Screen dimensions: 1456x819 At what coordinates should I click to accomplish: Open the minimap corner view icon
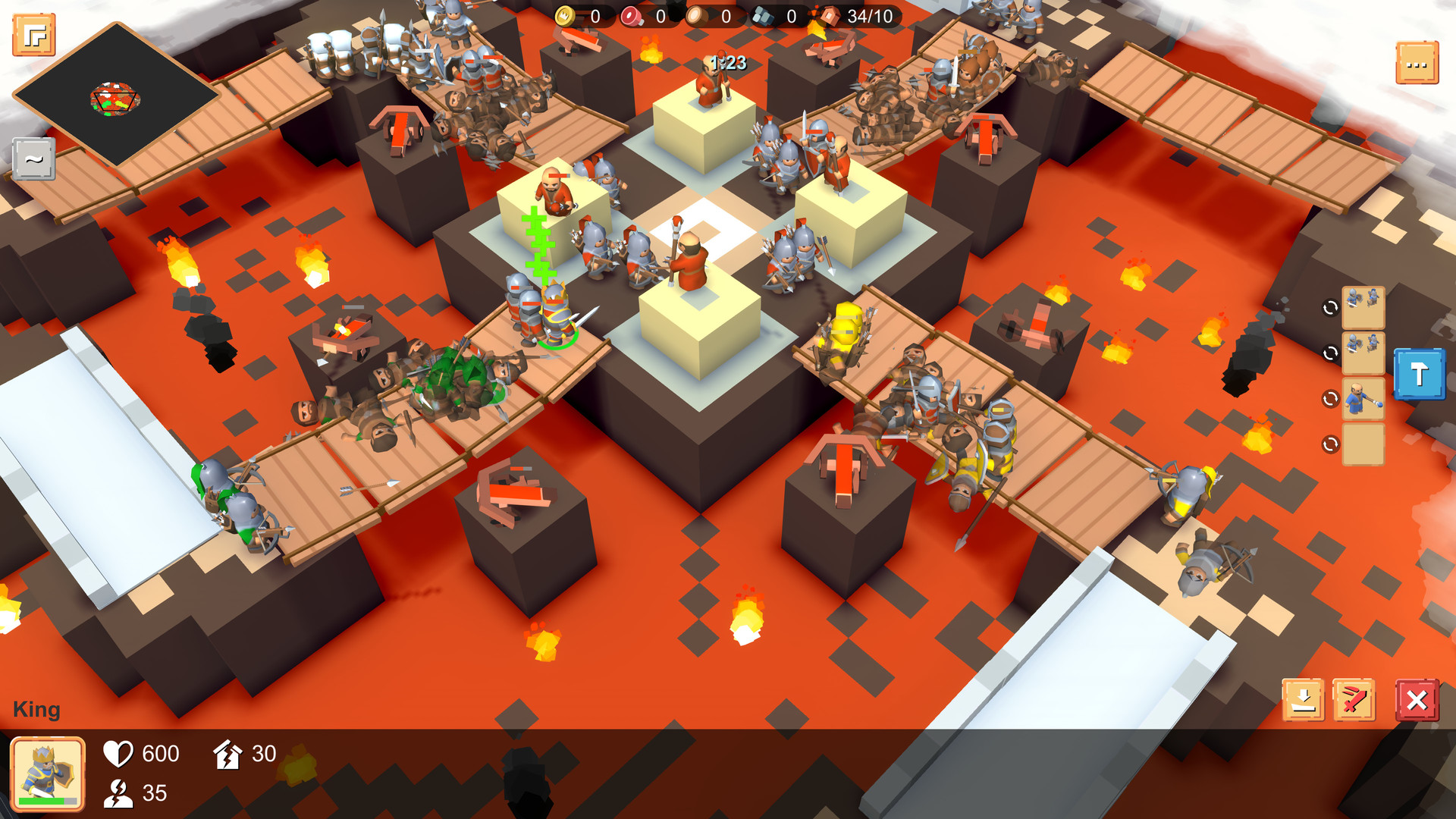pyautogui.click(x=33, y=33)
